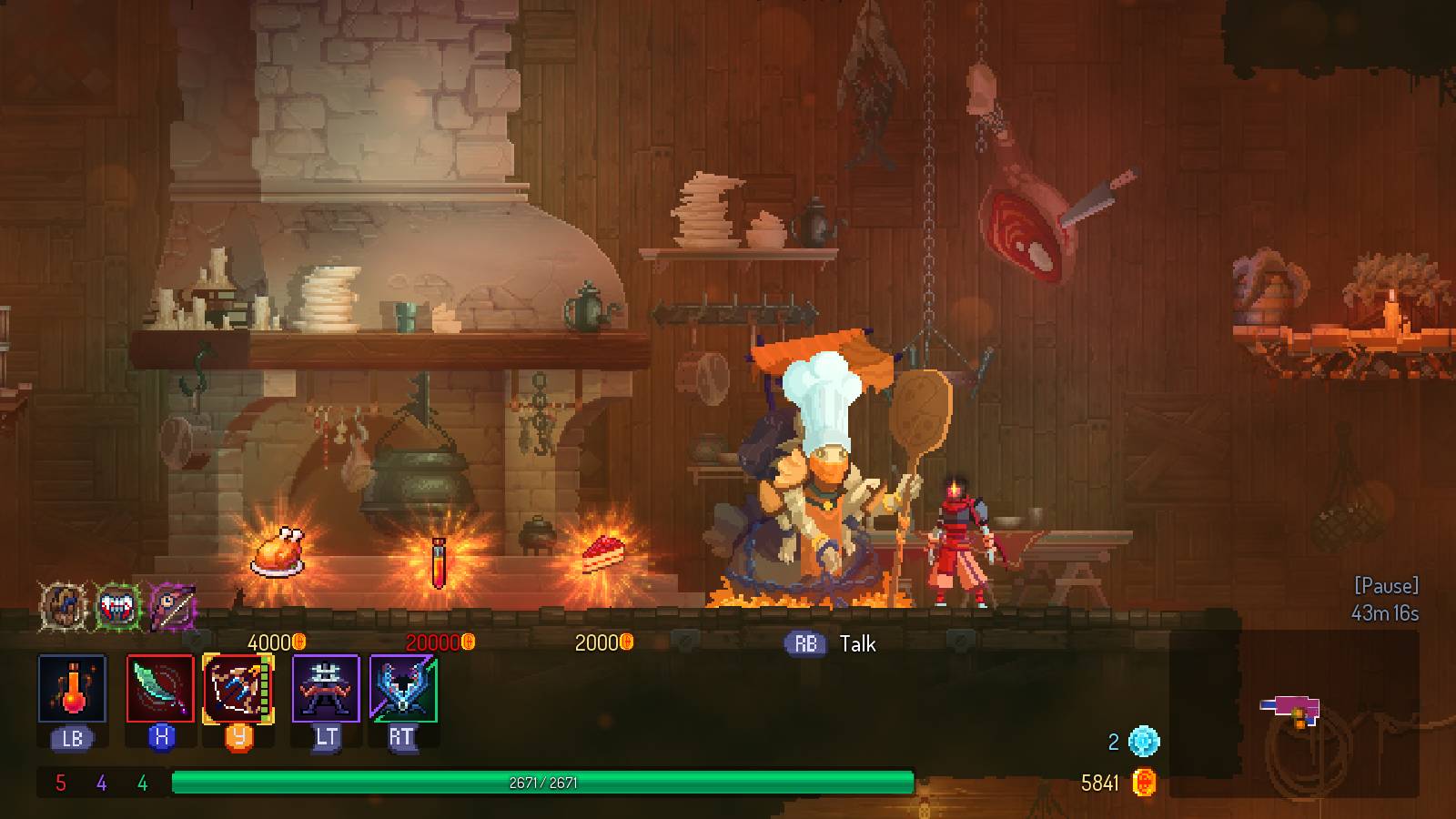Inspect the white-bordered swirl mutation icon
The image size is (1456, 819).
(64, 605)
